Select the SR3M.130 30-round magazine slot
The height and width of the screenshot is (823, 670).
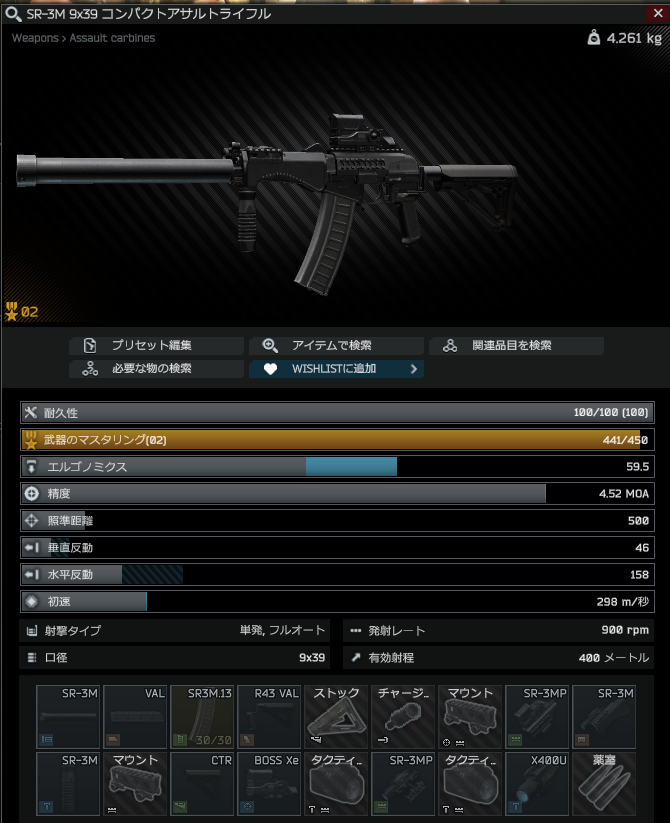[x=202, y=716]
